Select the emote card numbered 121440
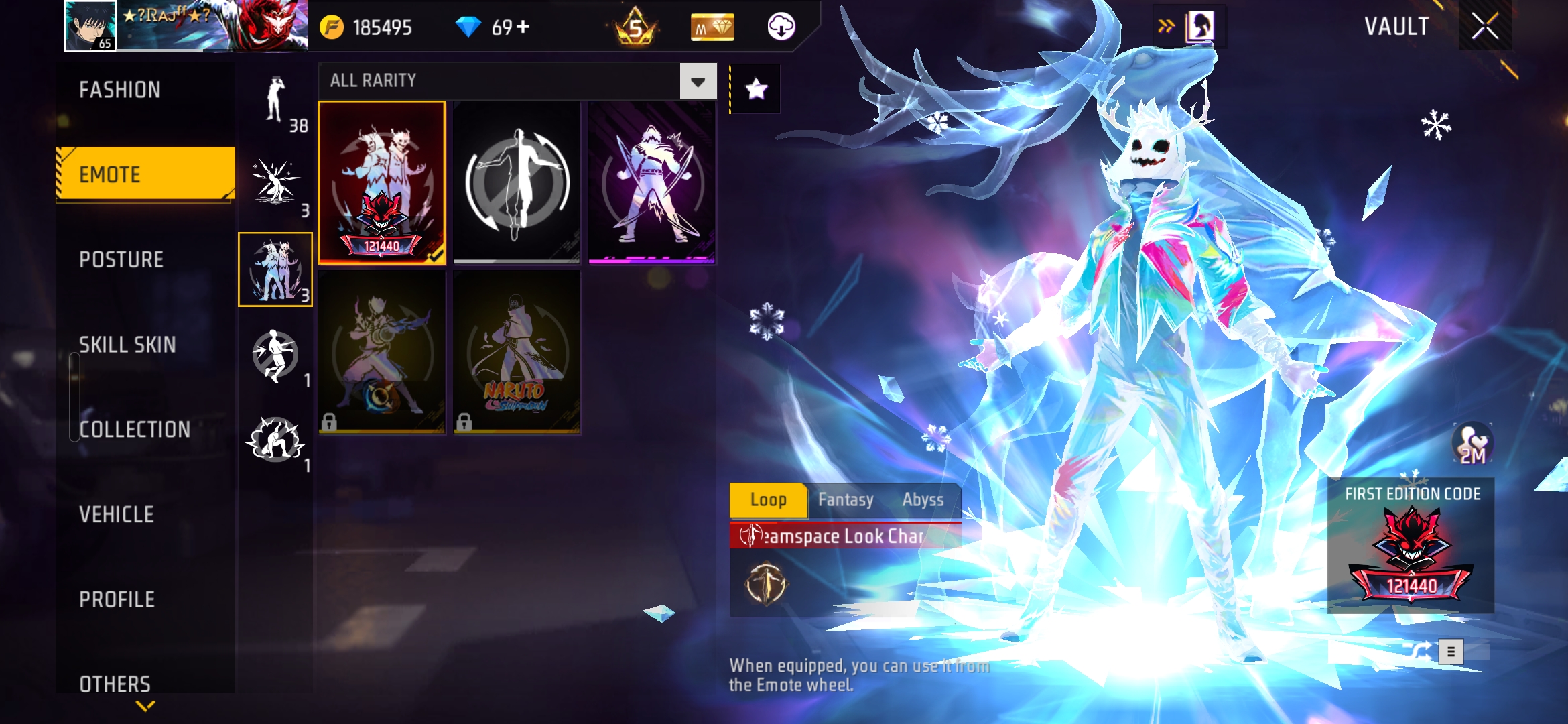The height and width of the screenshot is (724, 1568). (381, 182)
